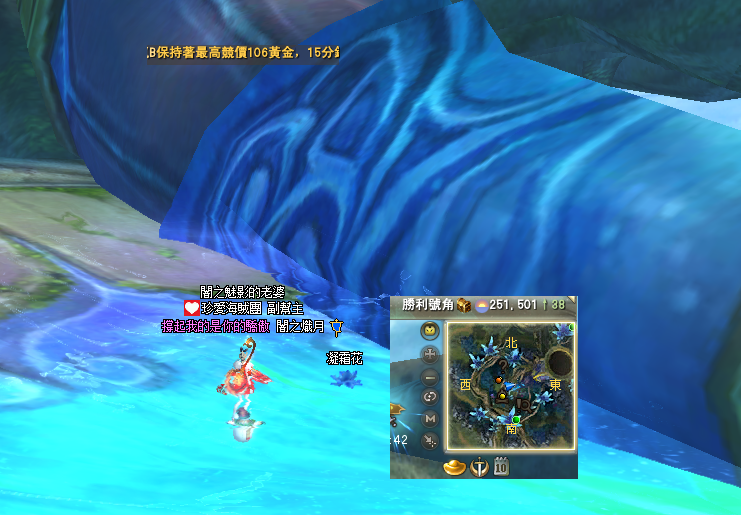Open the gold ingot shop icon
741x515 pixels.
[455, 466]
